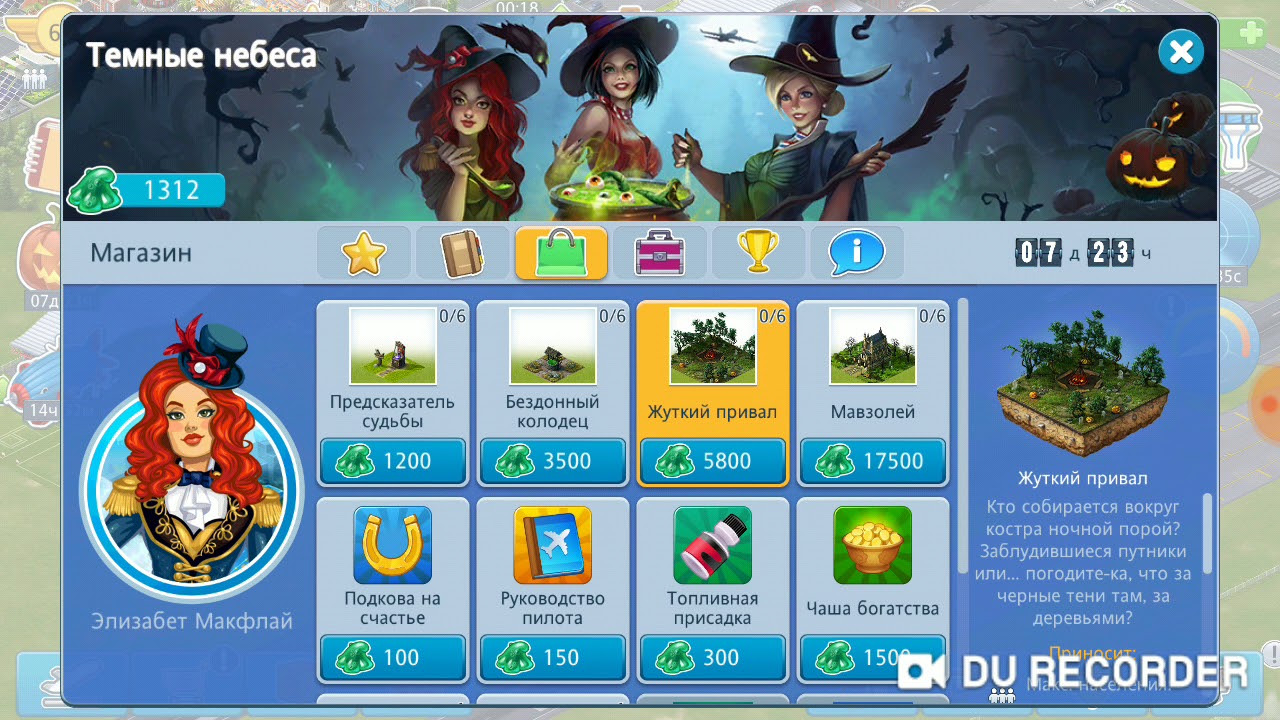Open the info bubble tab
The width and height of the screenshot is (1280, 720).
(856, 253)
